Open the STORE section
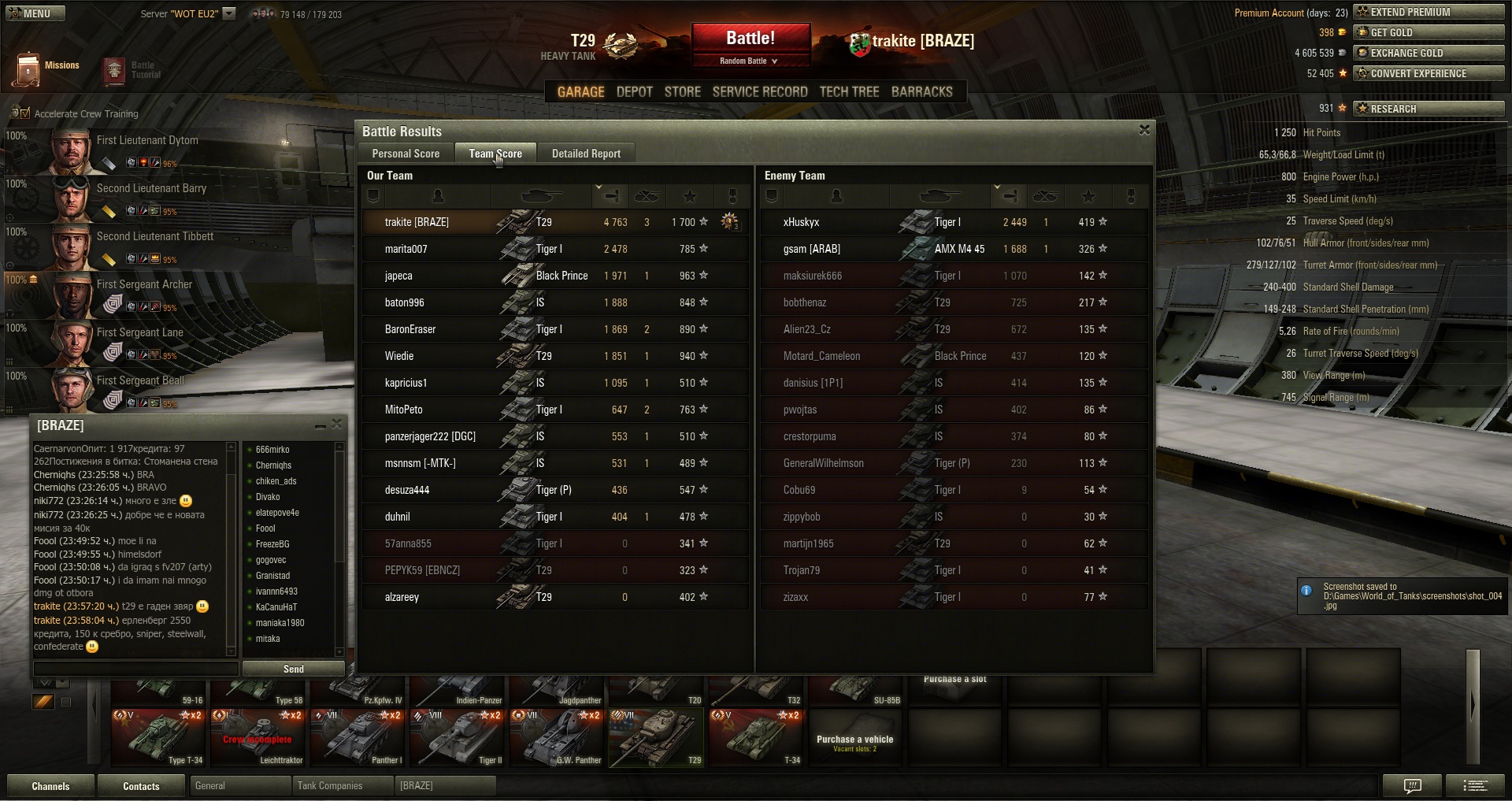 (682, 91)
